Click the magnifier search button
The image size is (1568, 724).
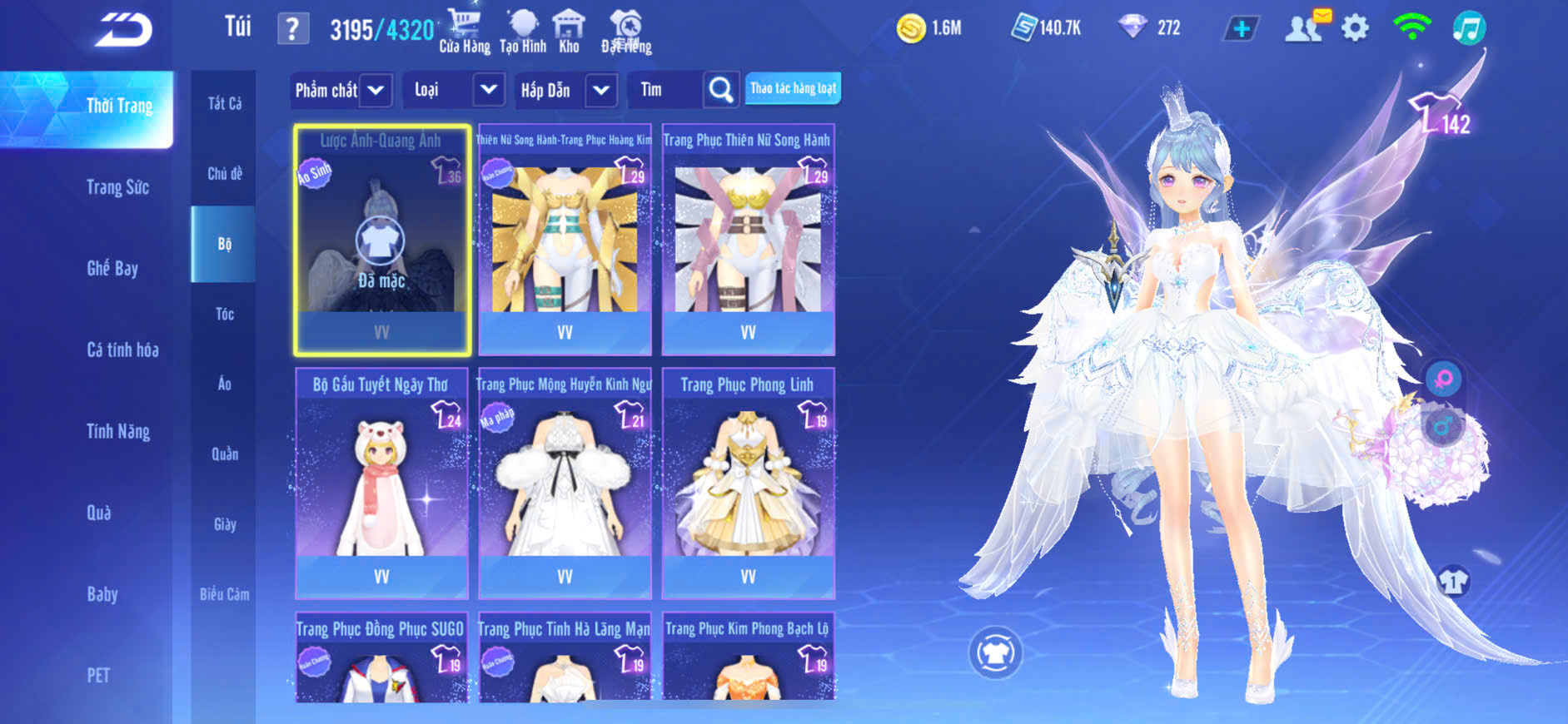(720, 90)
